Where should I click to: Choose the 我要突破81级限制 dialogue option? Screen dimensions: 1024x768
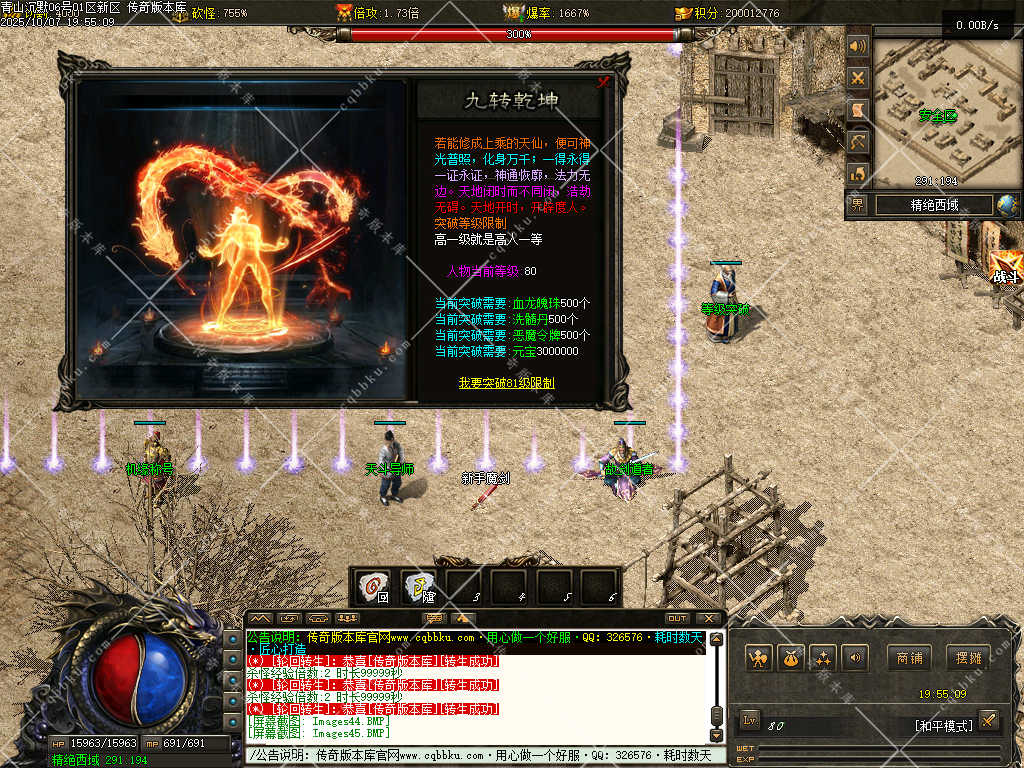pyautogui.click(x=506, y=383)
